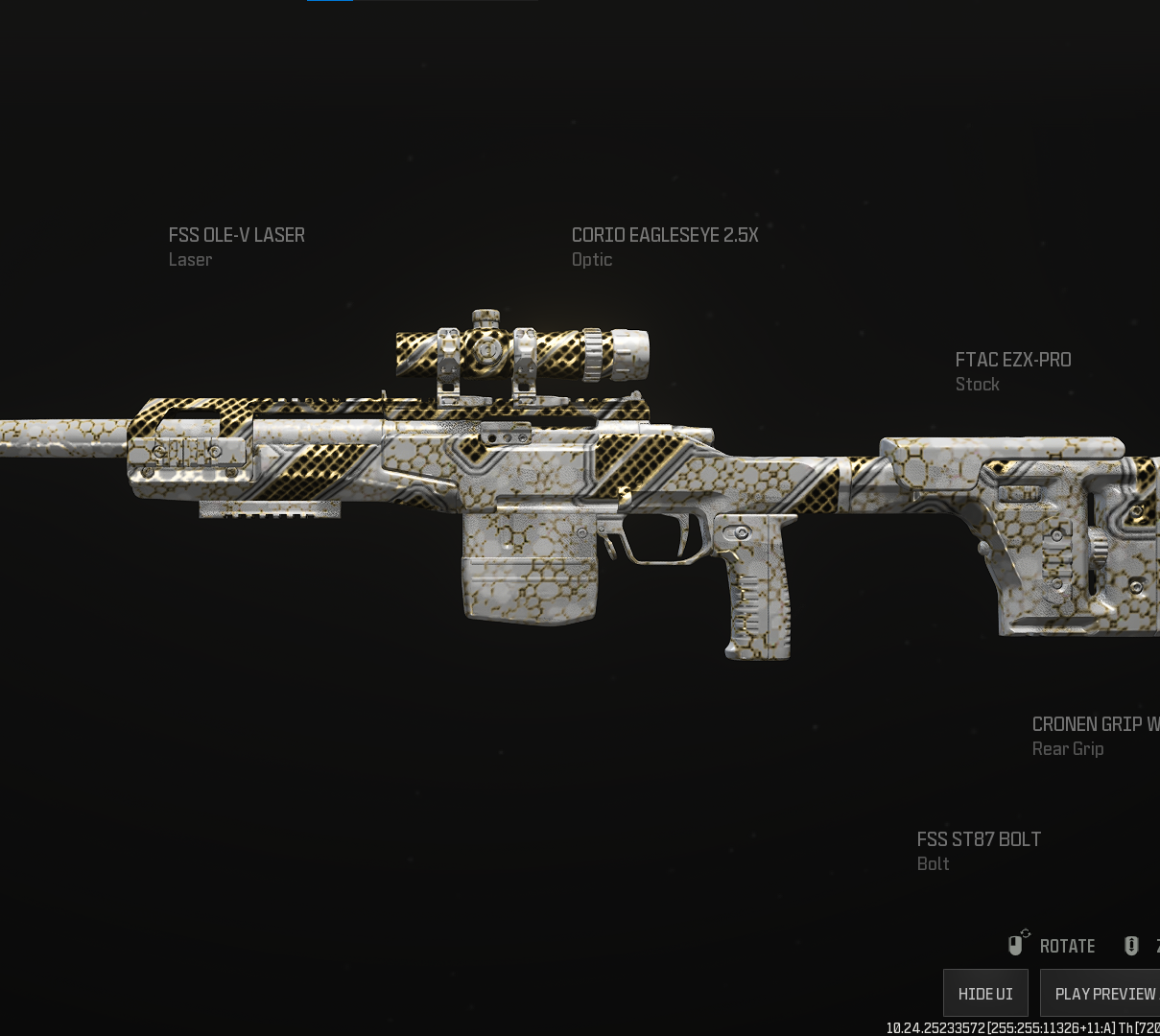
Task: Start the Play Preview button
Action: (x=1104, y=993)
